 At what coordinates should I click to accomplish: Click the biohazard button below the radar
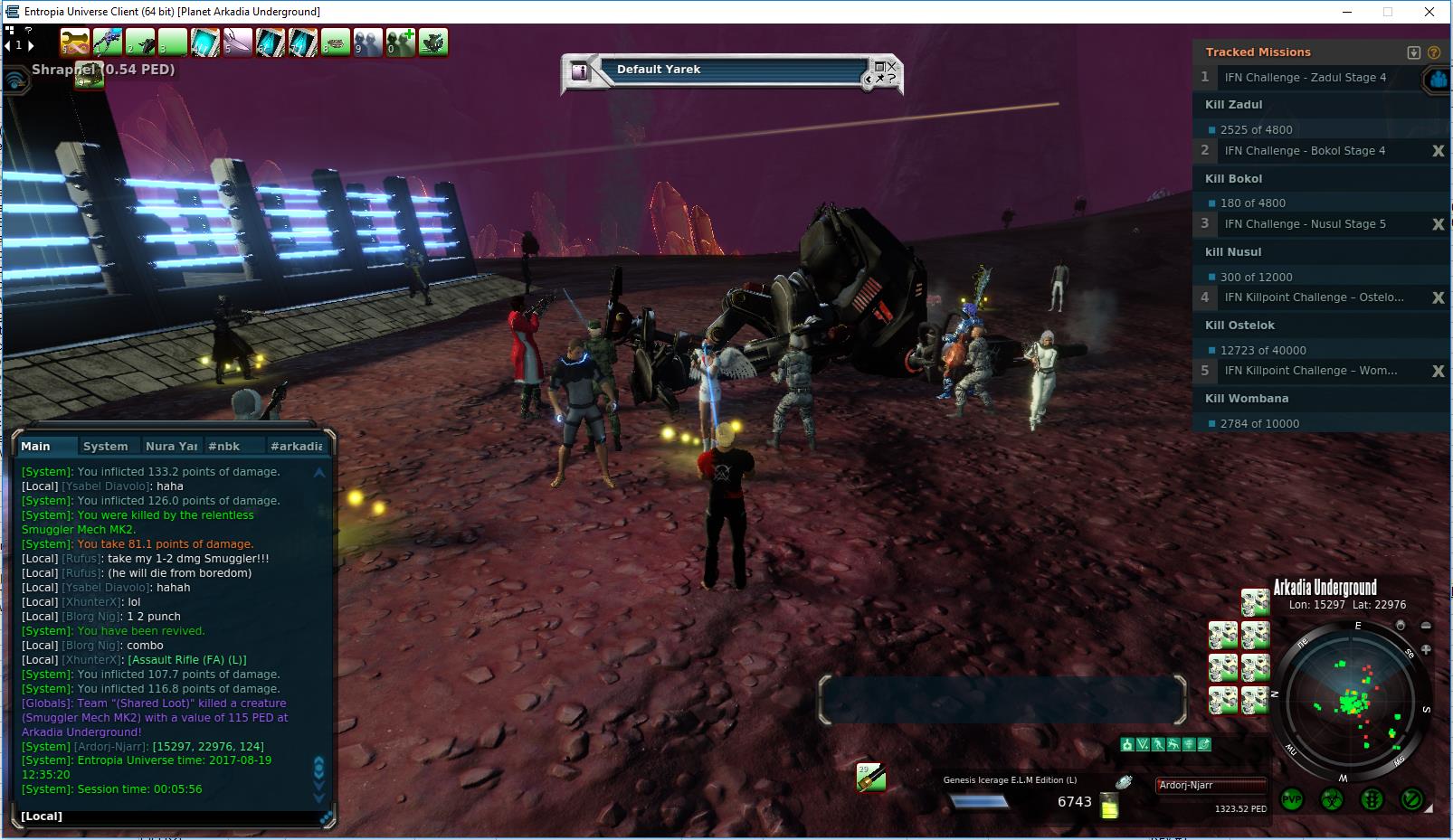pos(1333,800)
